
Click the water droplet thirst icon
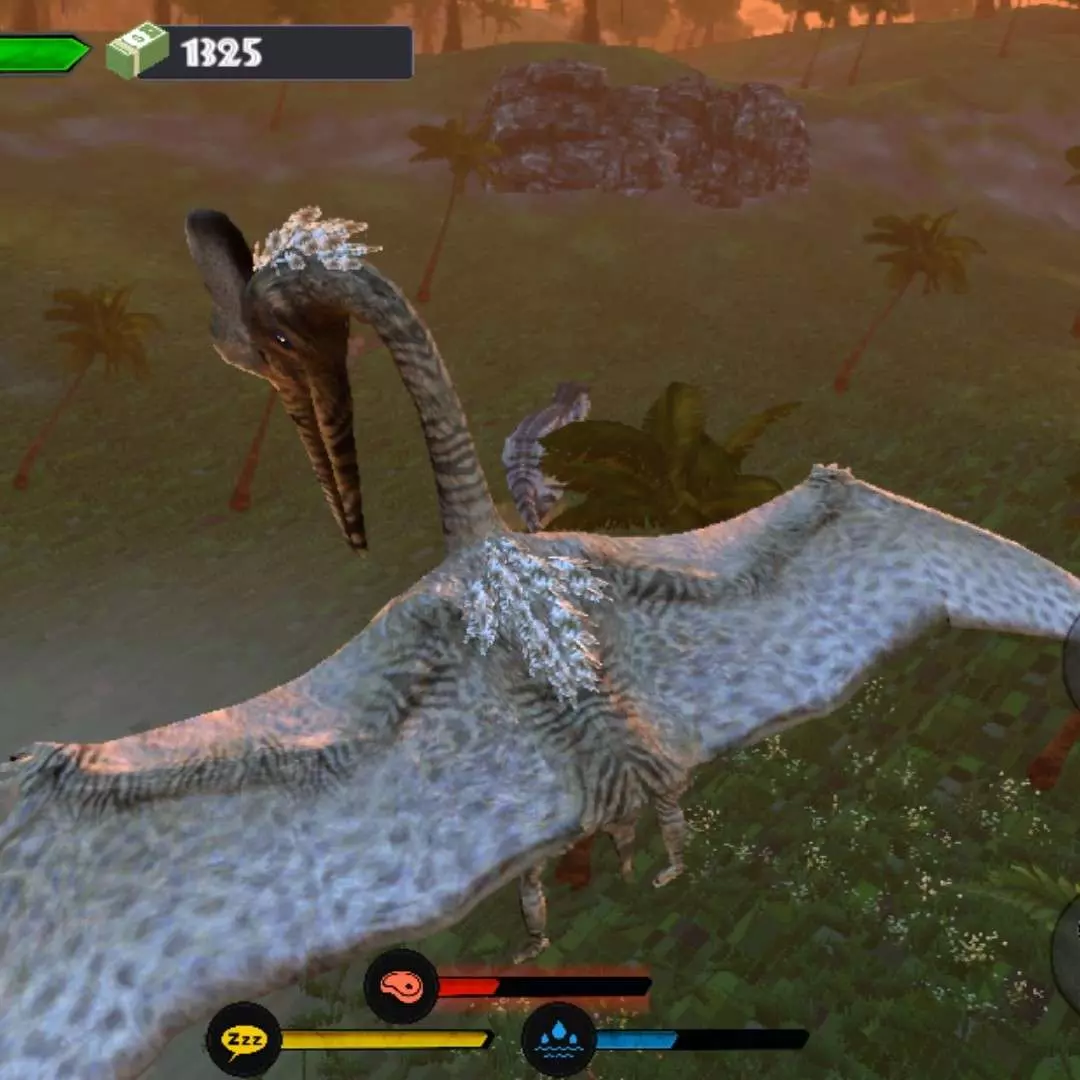559,1039
